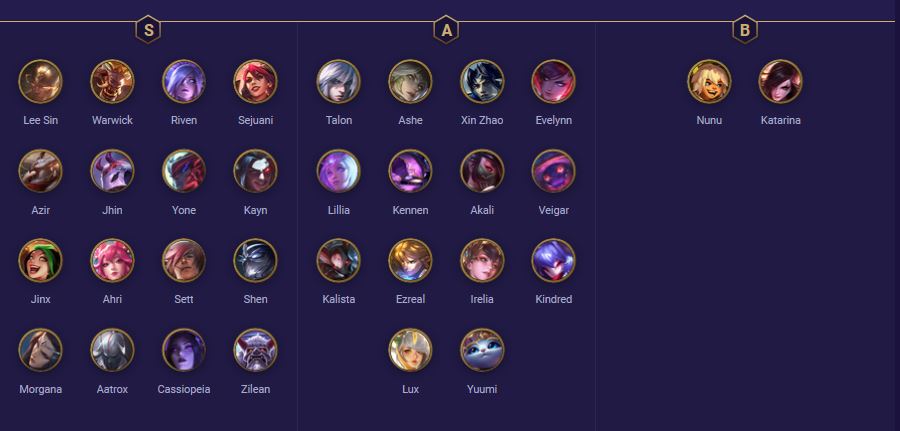Select Cassiopeia's icon
The height and width of the screenshot is (431, 900).
point(184,350)
